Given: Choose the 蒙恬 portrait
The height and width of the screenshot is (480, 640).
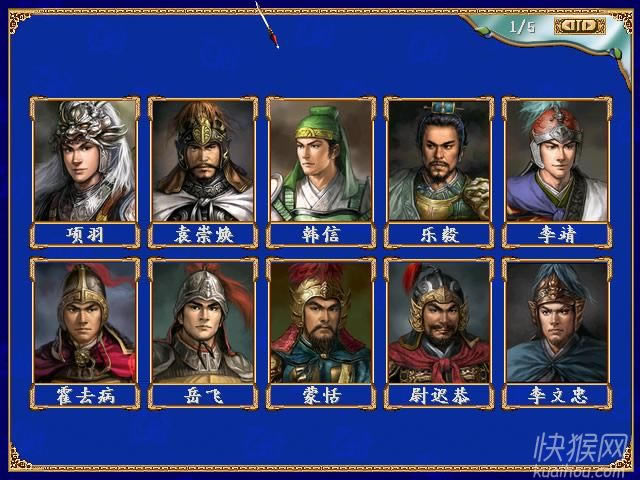Looking at the screenshot, I should pos(321,321).
